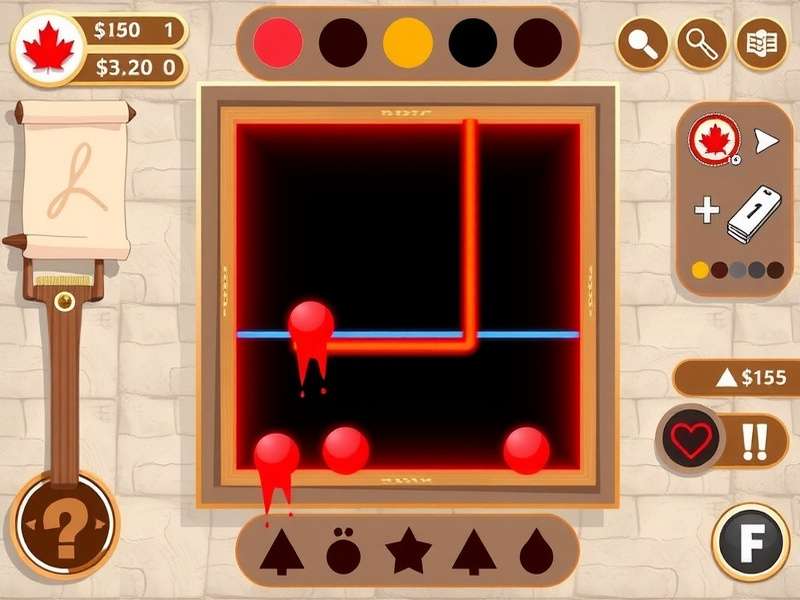Click the white plus sign
800x600 pixels.
point(707,210)
